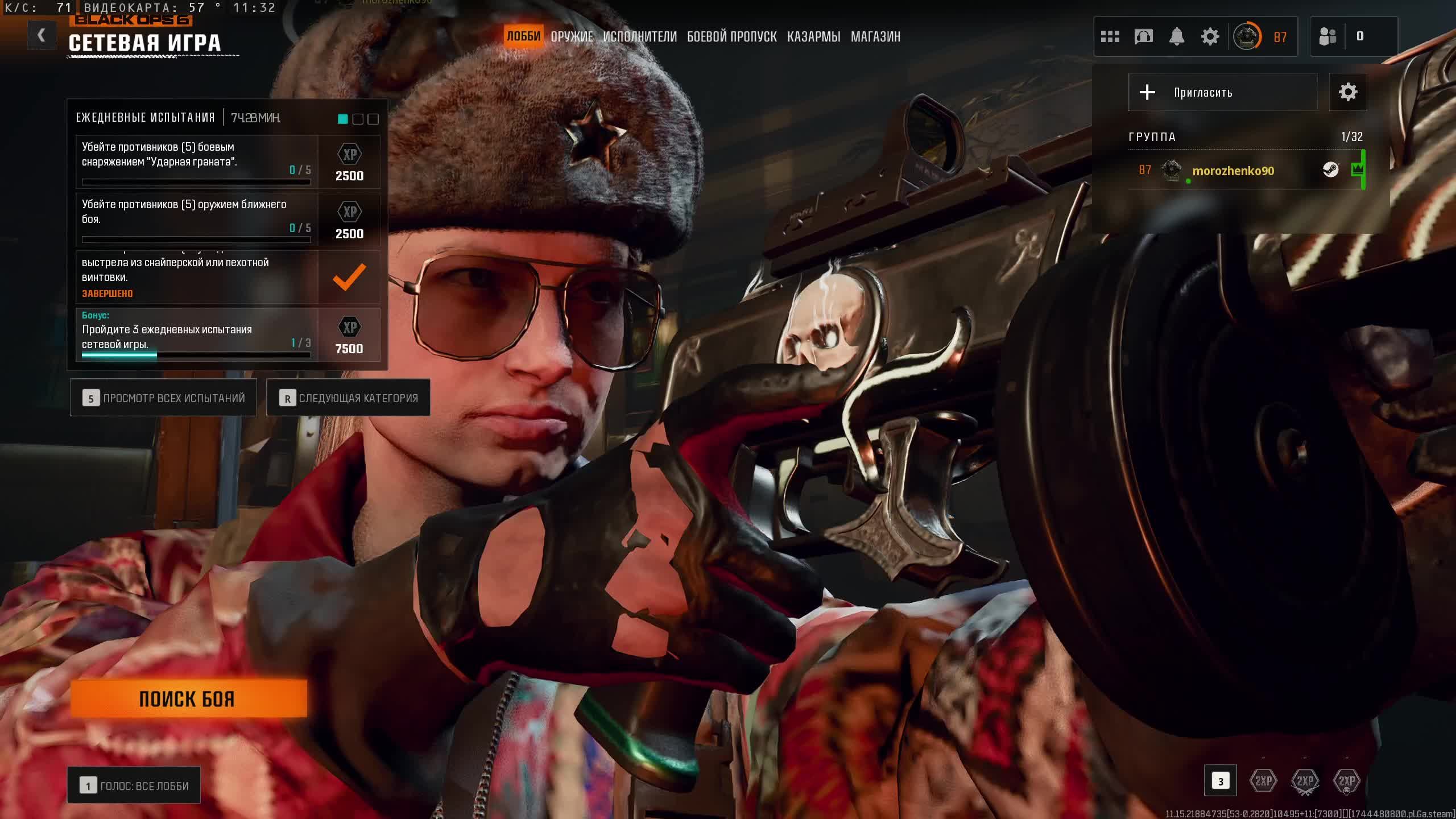Image resolution: width=1456 pixels, height=819 pixels.
Task: Click СЛЕДУЮЩАЯ КАТЕГОРИЯ next category button
Action: [x=348, y=398]
